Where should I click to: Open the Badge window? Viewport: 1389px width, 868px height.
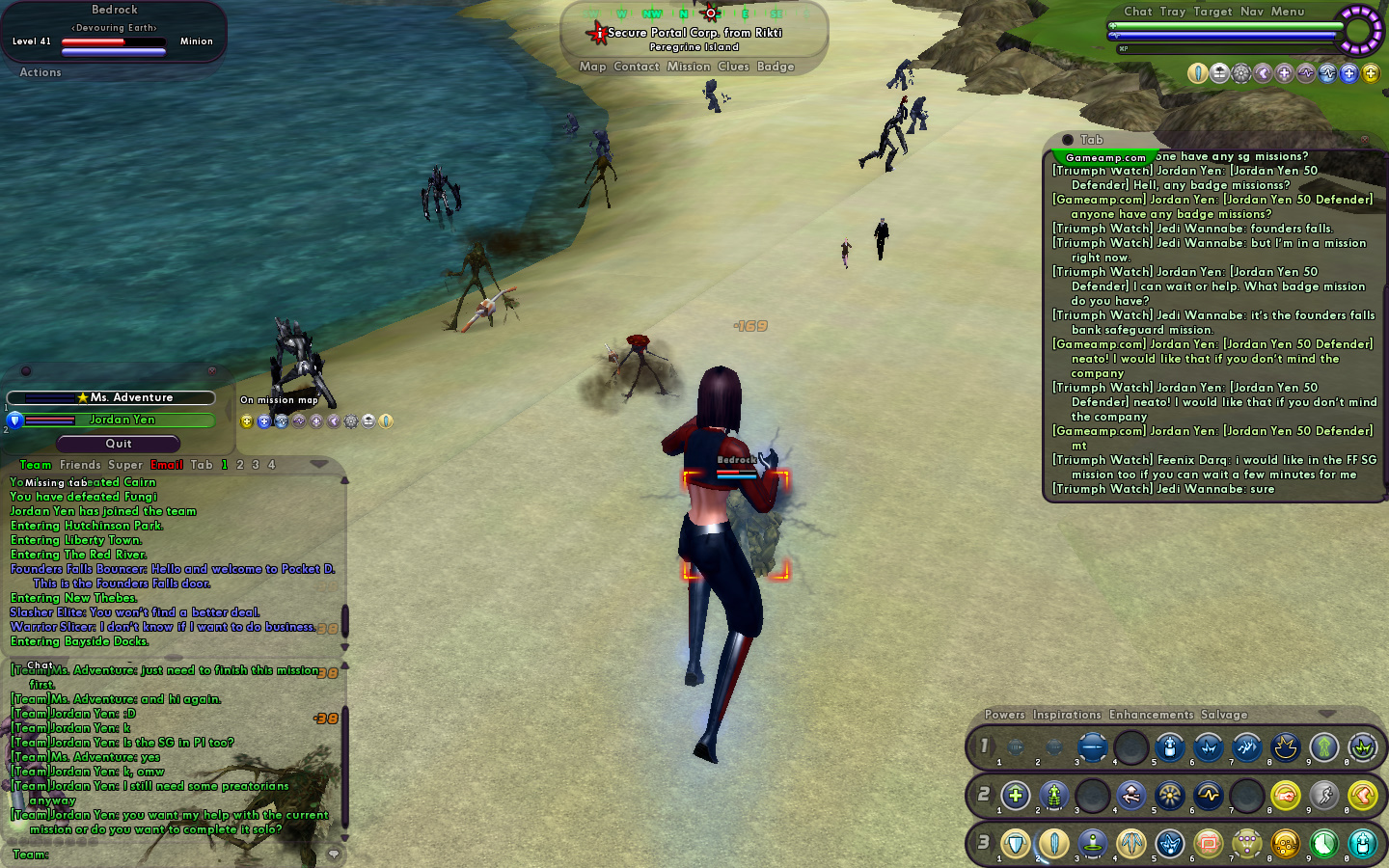pos(776,67)
